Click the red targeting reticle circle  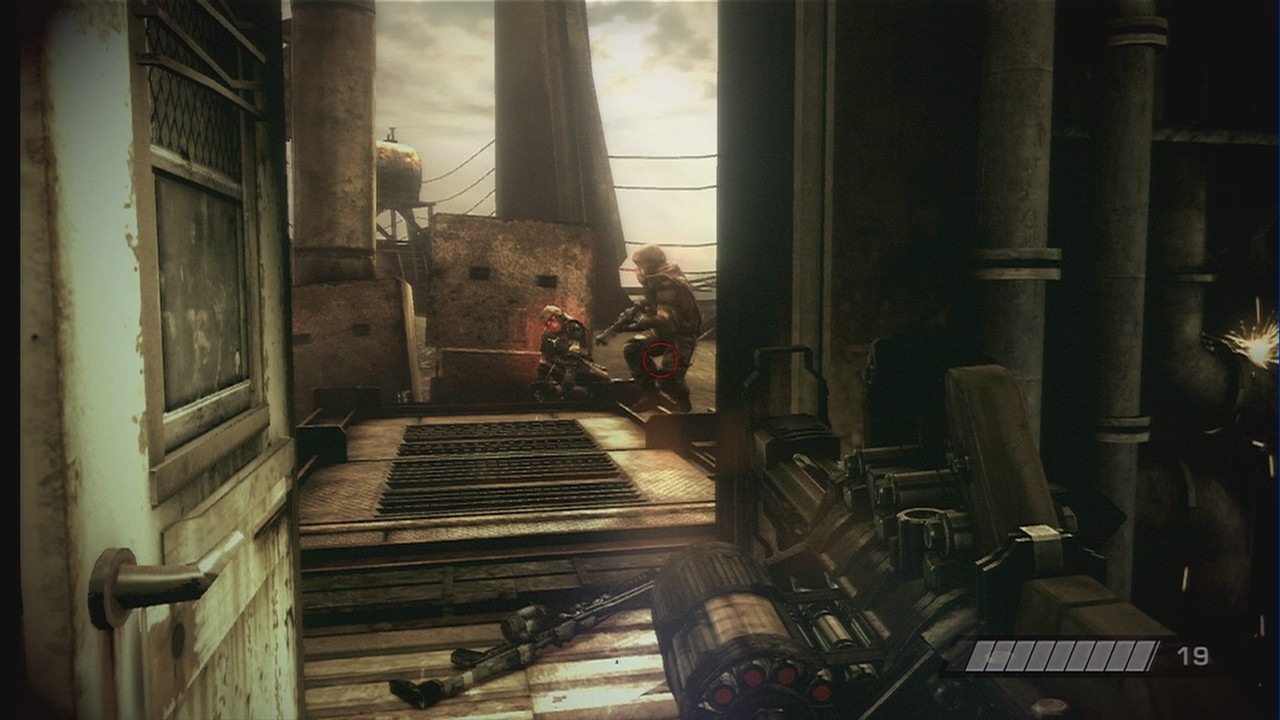click(x=660, y=357)
